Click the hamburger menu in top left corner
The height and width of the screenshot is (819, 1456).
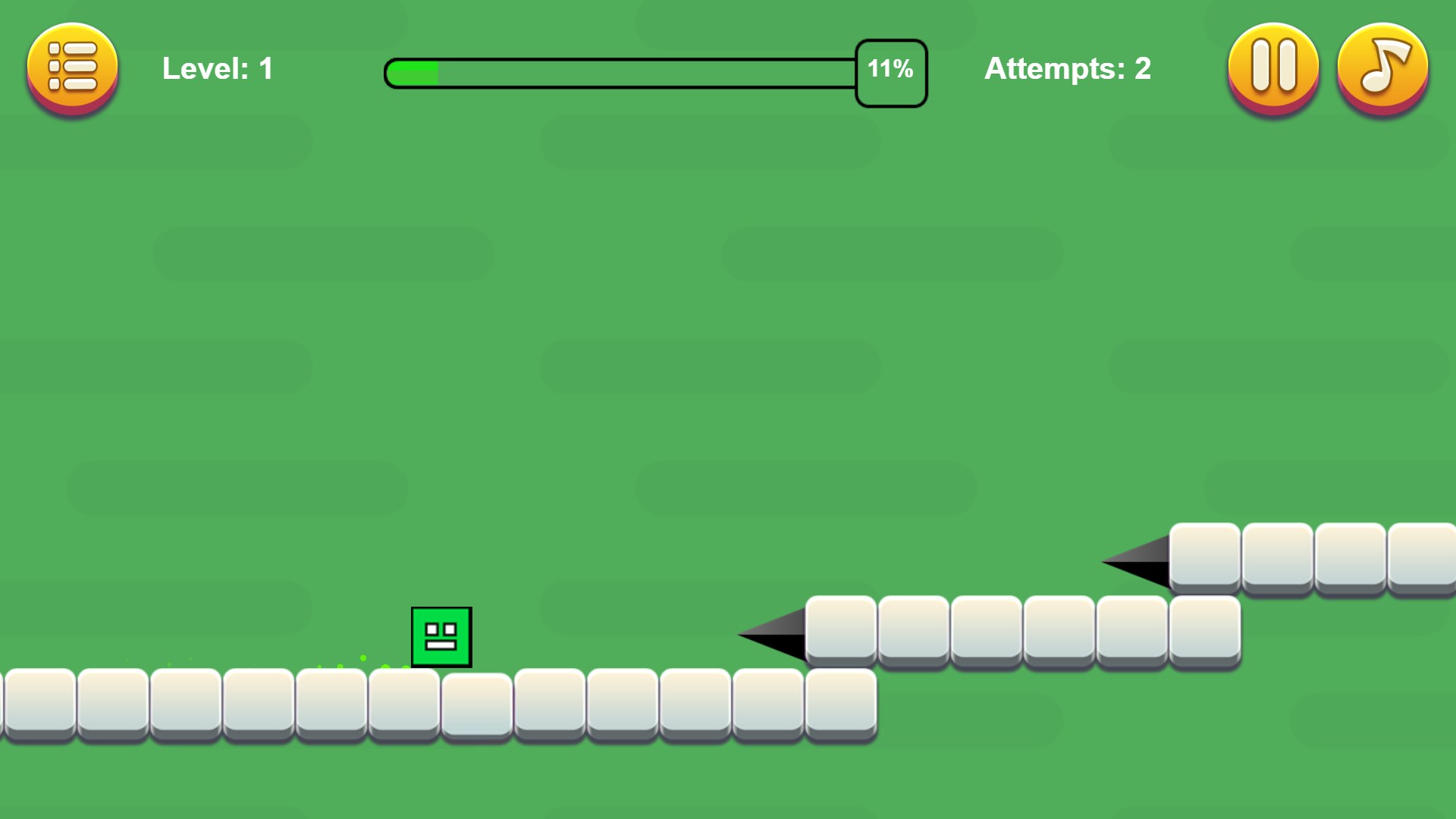click(x=73, y=69)
